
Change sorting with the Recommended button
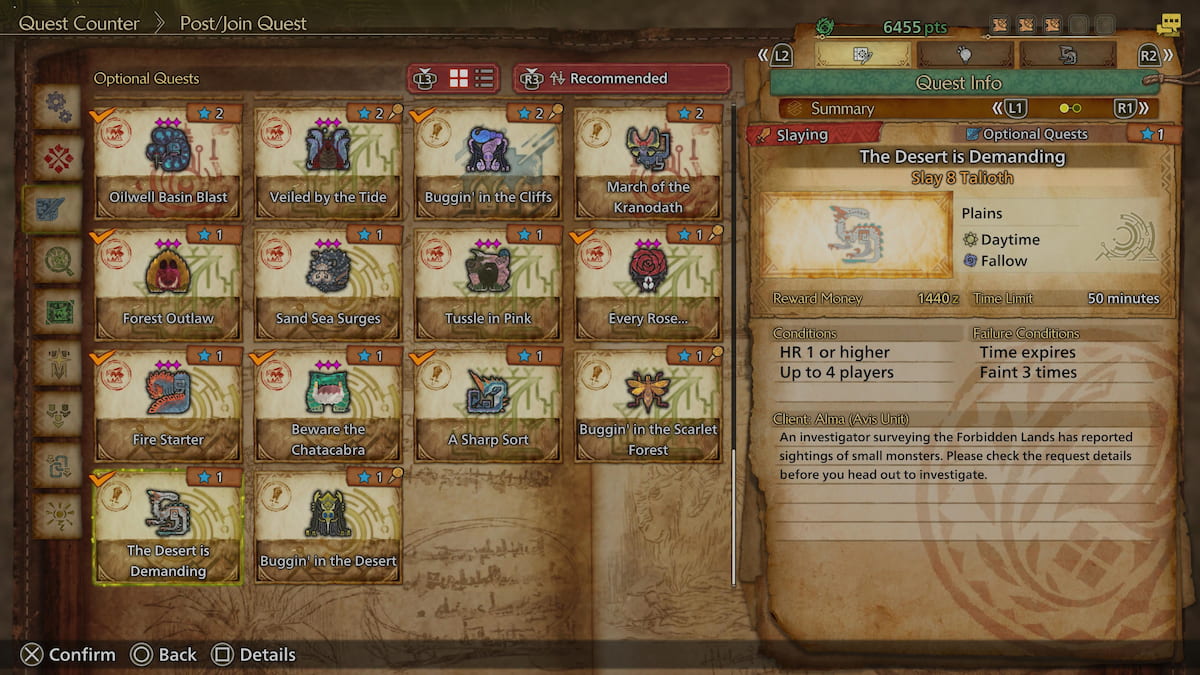pos(621,79)
